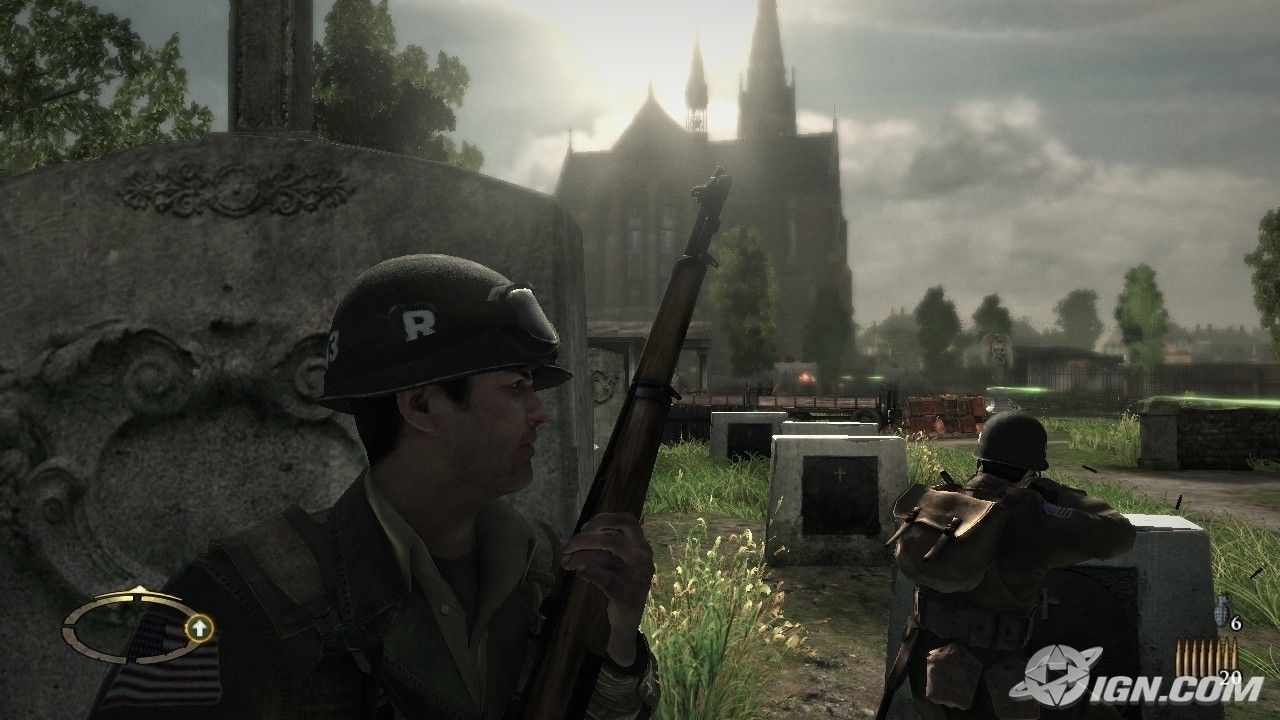Select the grenade icon
The width and height of the screenshot is (1280, 720).
click(x=1219, y=609)
